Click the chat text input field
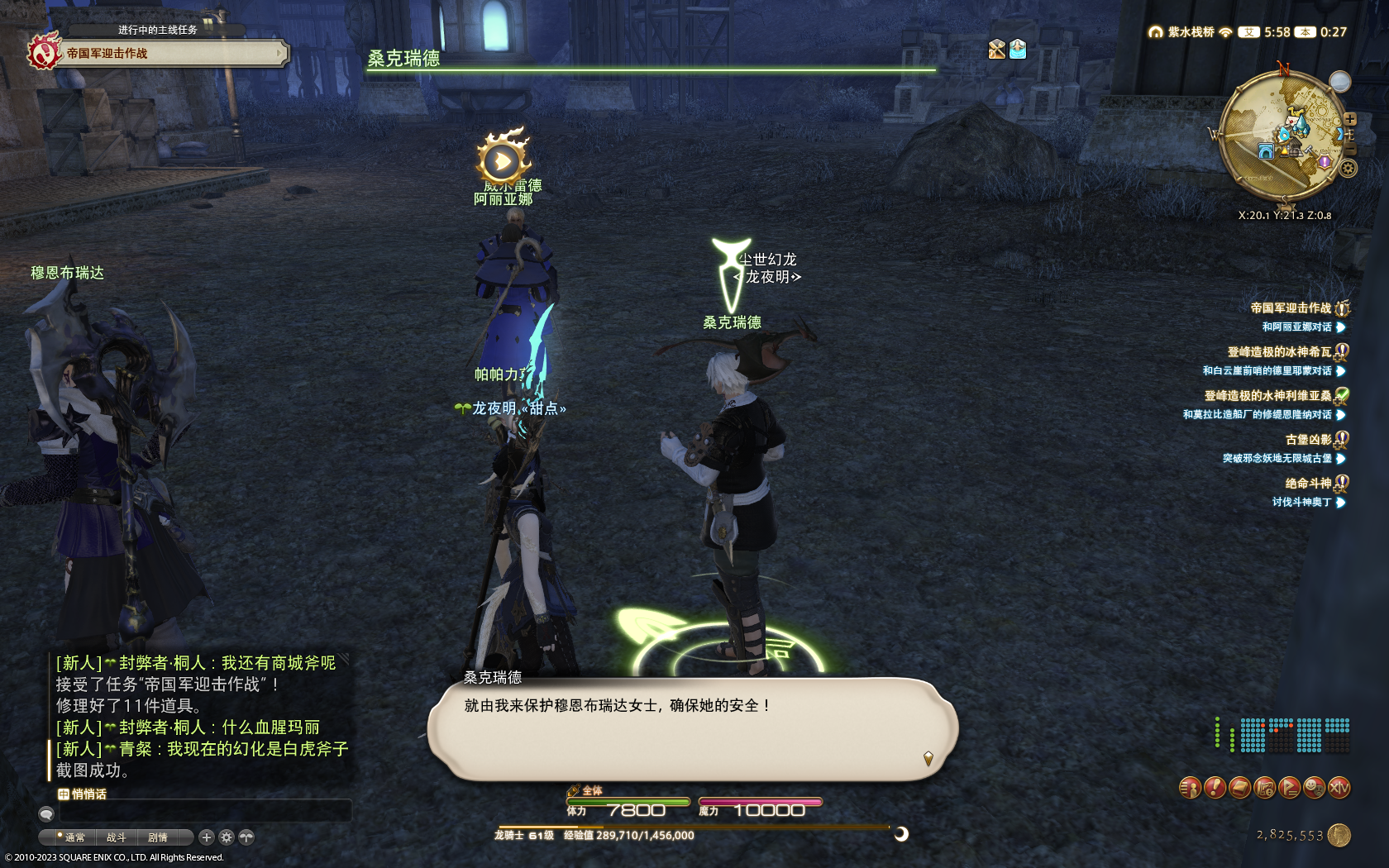 click(205, 812)
